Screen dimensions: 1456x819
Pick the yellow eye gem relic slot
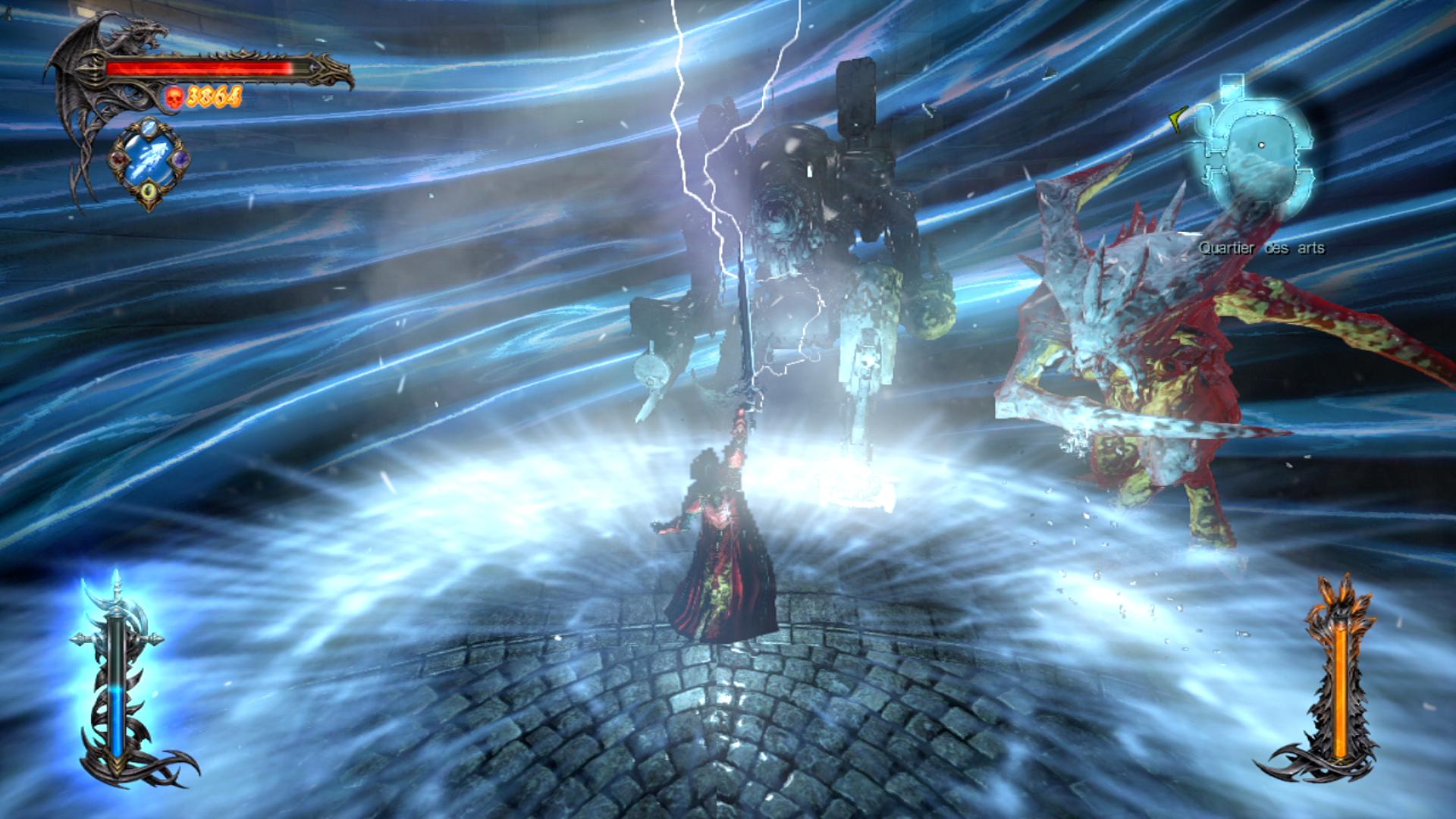tap(149, 191)
